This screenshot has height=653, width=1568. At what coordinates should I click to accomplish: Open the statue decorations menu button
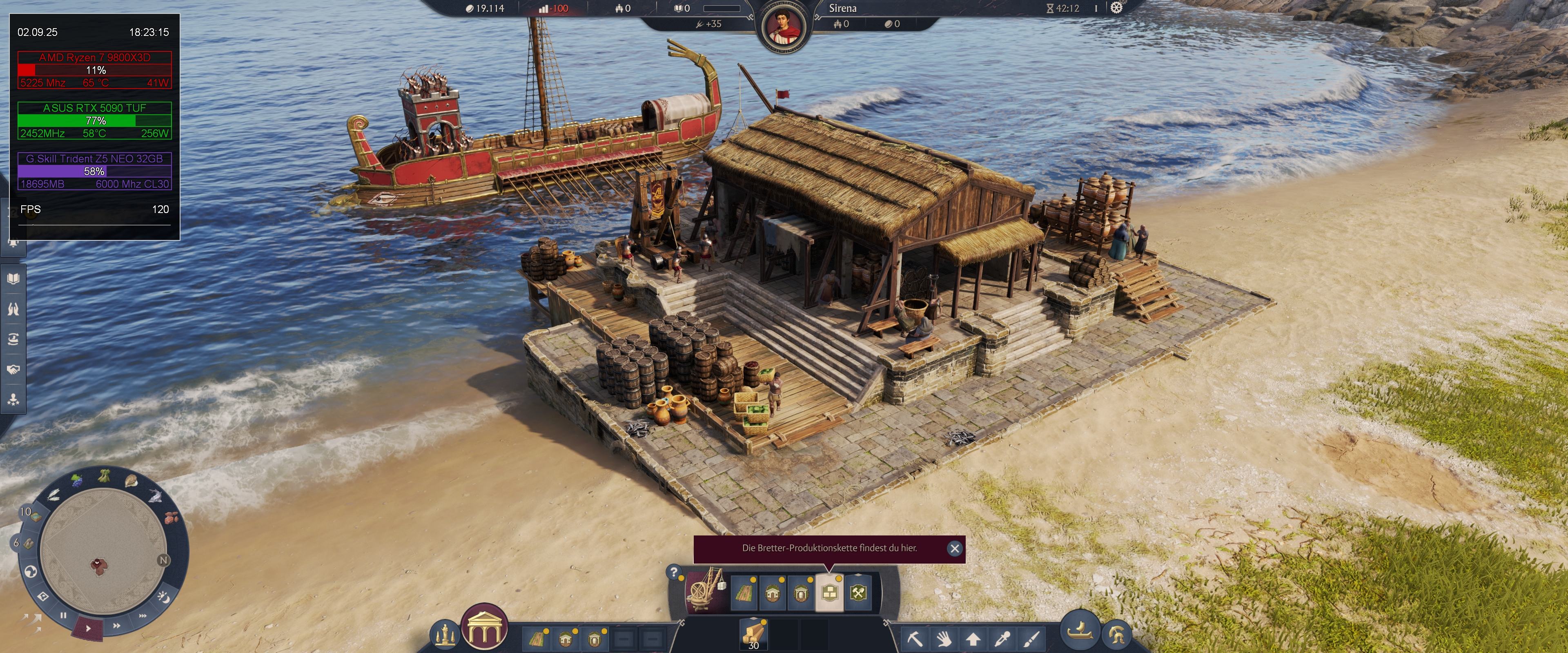click(445, 635)
